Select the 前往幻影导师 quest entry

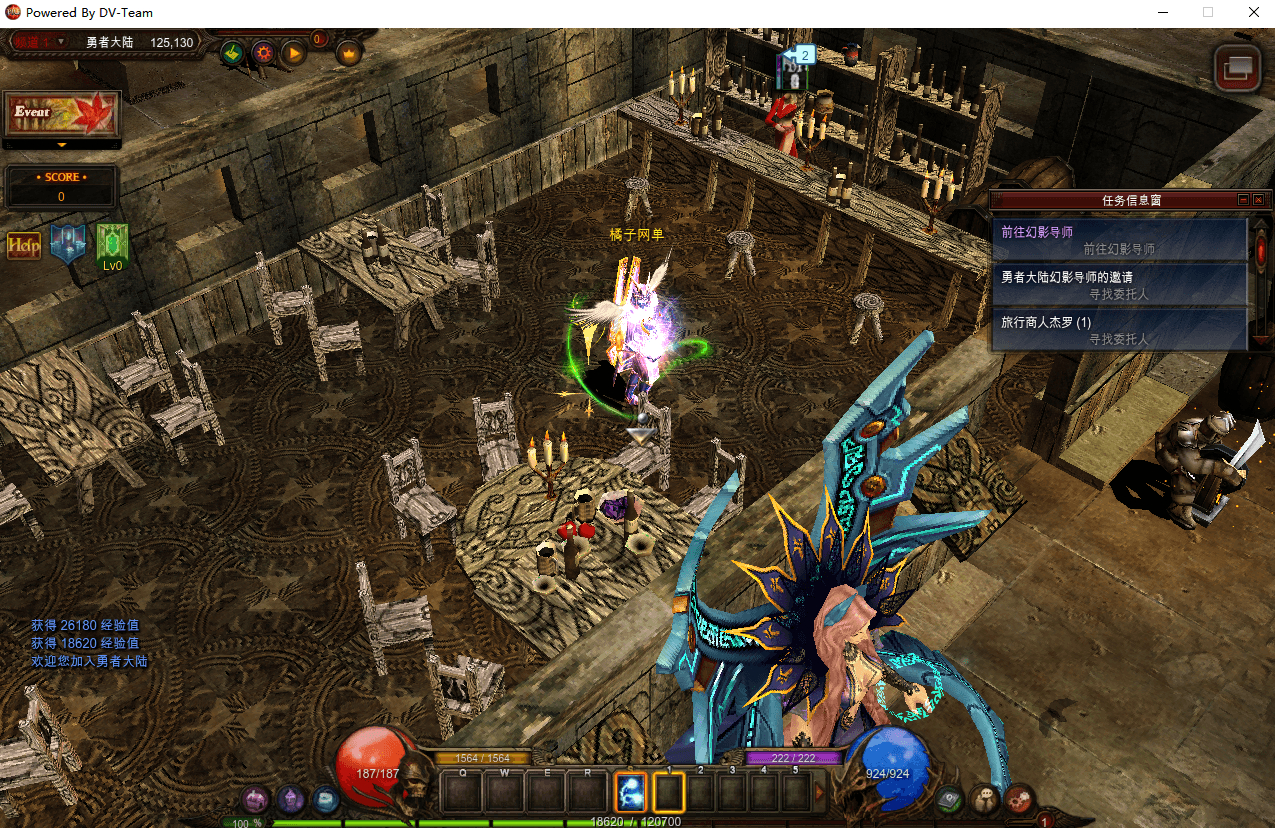tap(1118, 240)
